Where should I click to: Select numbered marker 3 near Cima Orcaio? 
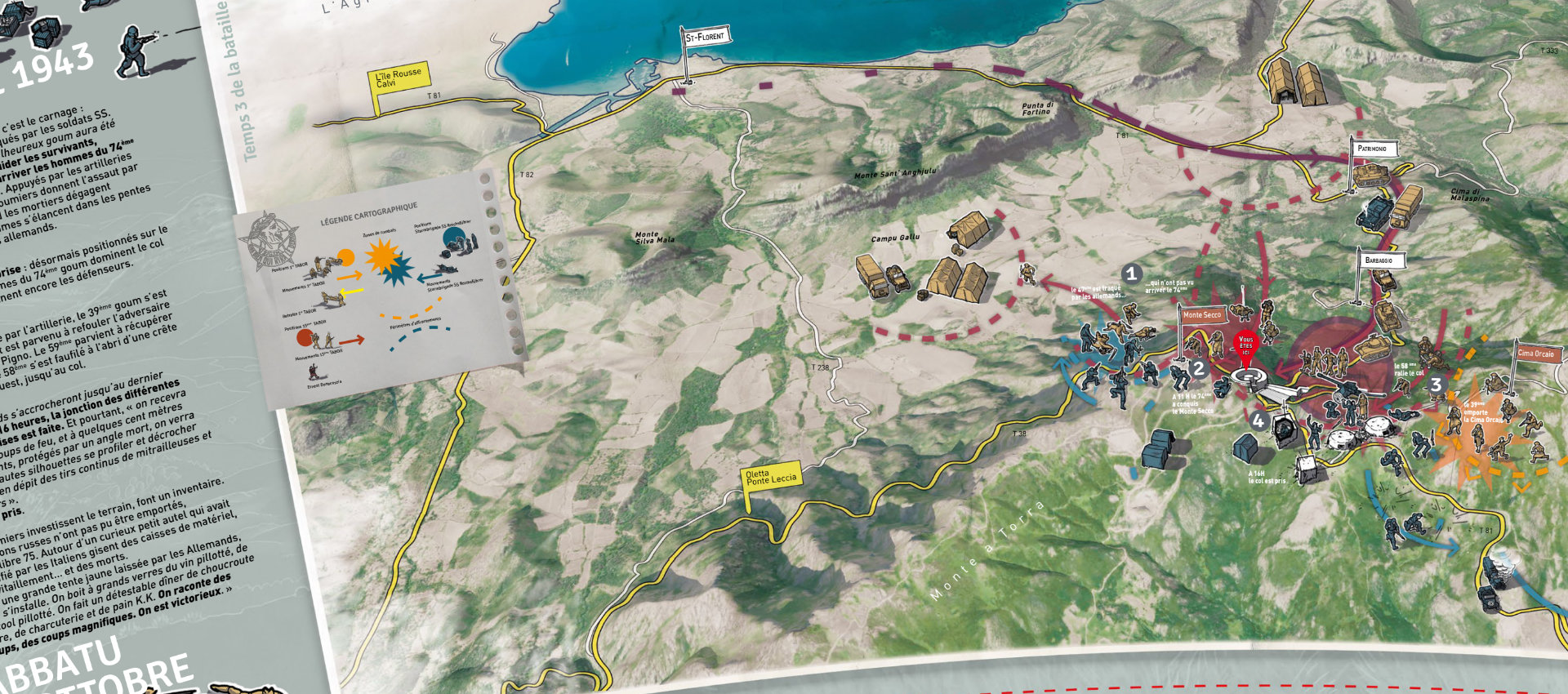(1435, 385)
